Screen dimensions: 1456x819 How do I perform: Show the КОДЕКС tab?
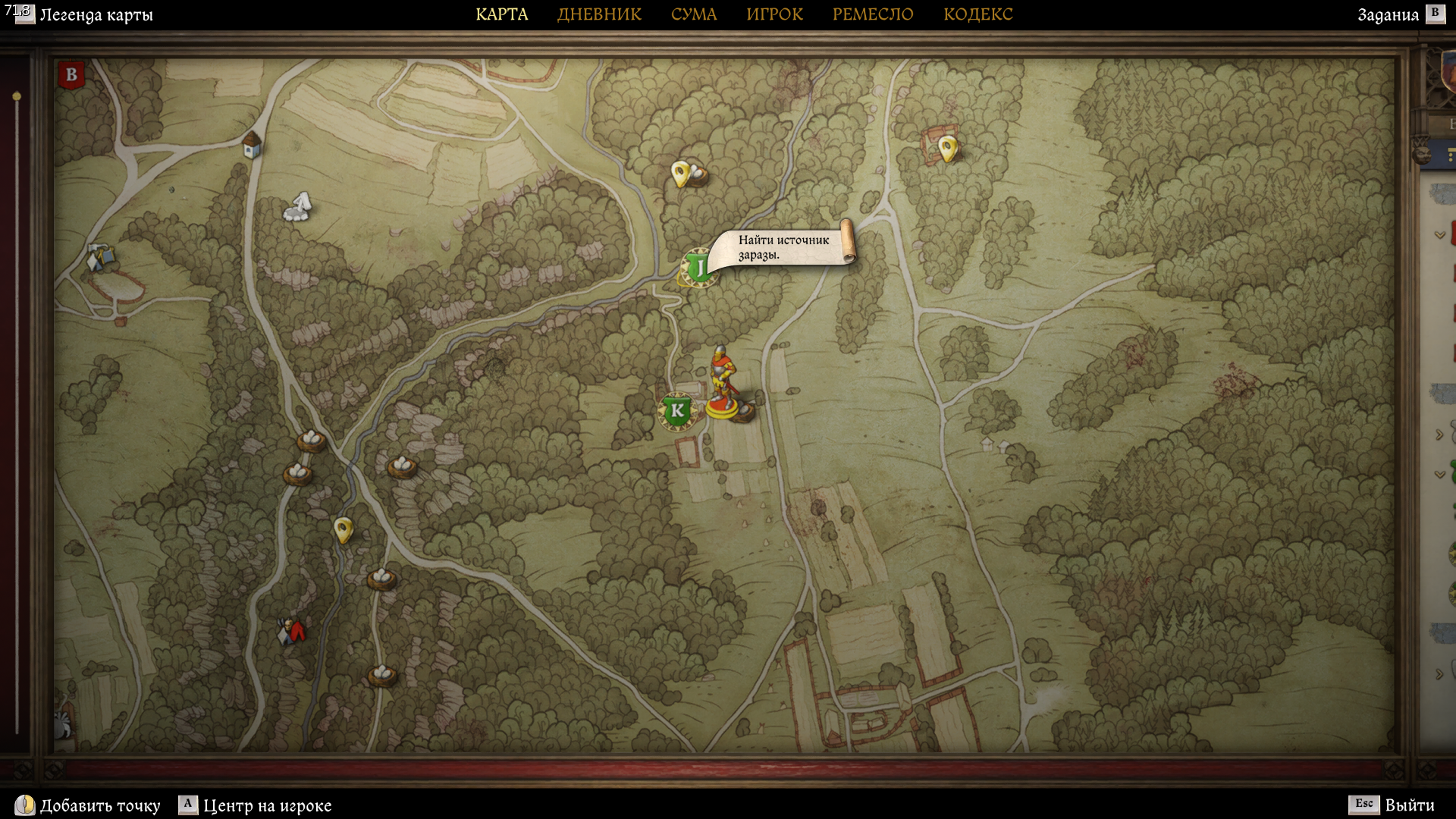point(977,14)
